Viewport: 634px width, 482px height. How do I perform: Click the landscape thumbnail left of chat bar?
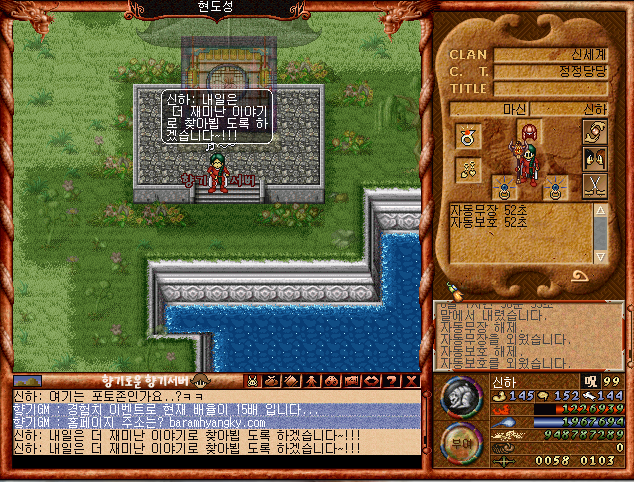[28, 381]
